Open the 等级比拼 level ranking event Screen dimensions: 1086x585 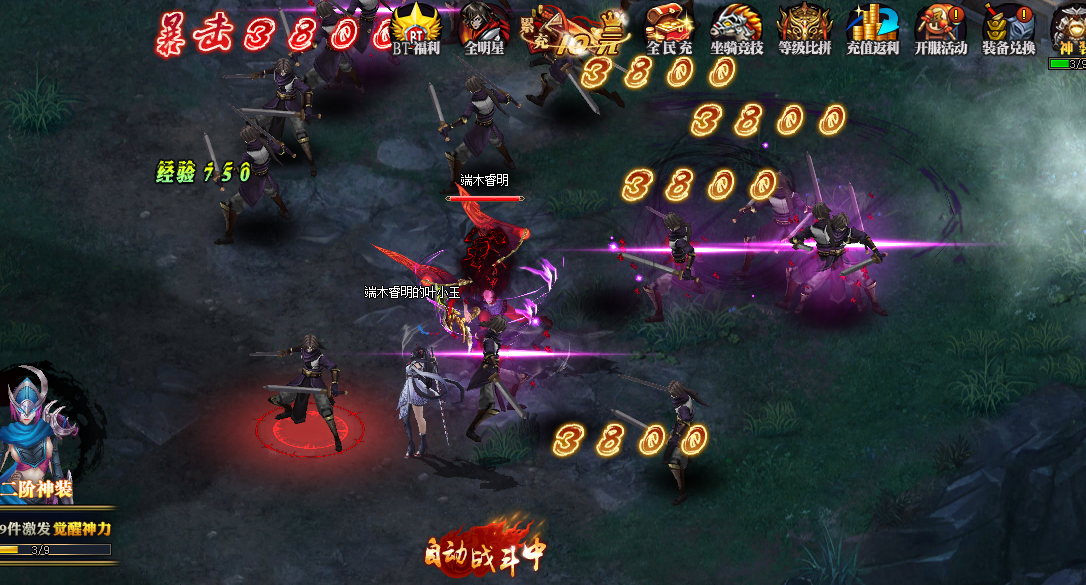point(804,27)
